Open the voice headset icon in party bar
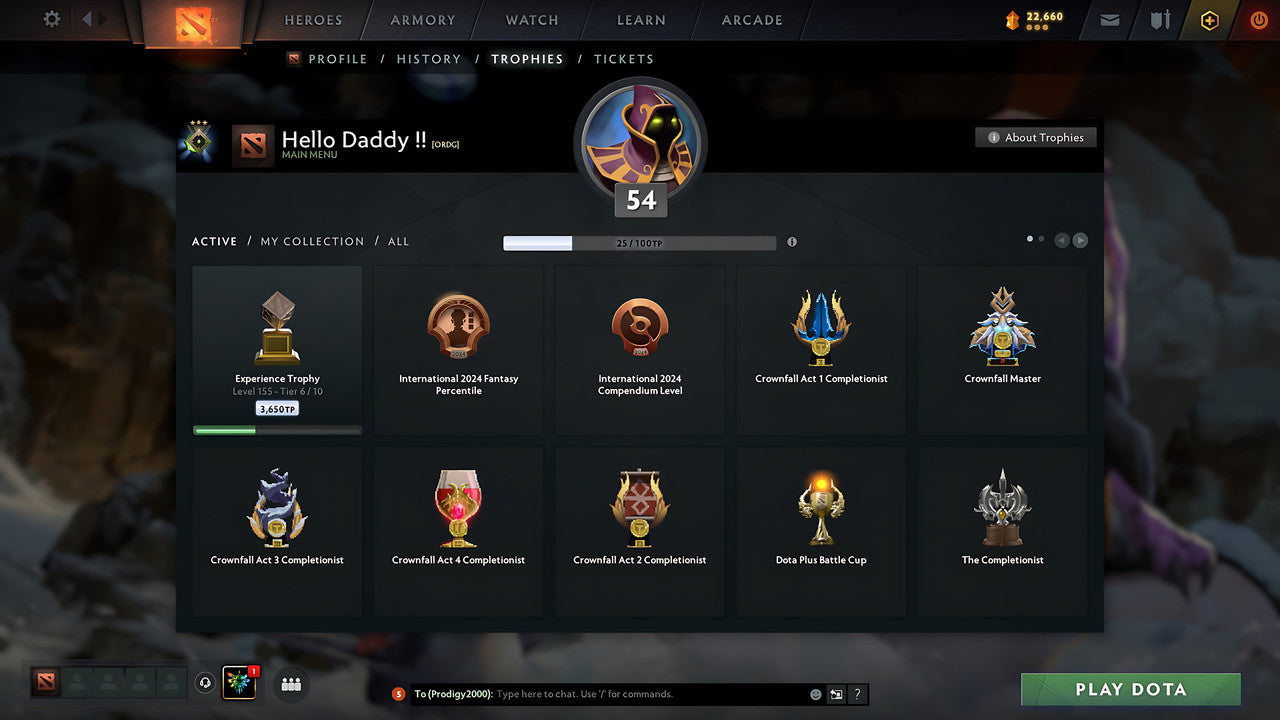Screen dimensions: 1280x720 tap(207, 682)
